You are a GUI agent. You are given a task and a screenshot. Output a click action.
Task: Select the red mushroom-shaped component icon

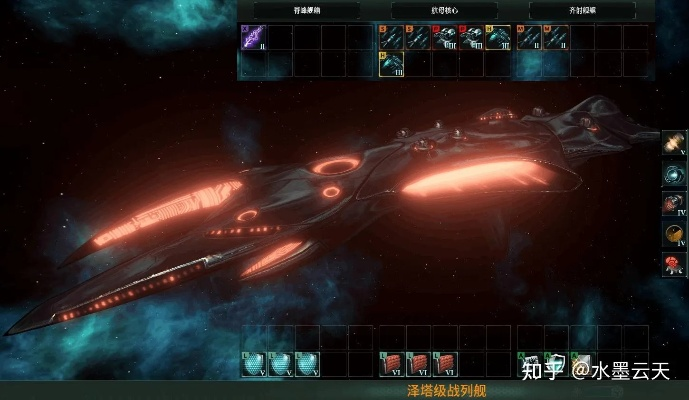(676, 265)
